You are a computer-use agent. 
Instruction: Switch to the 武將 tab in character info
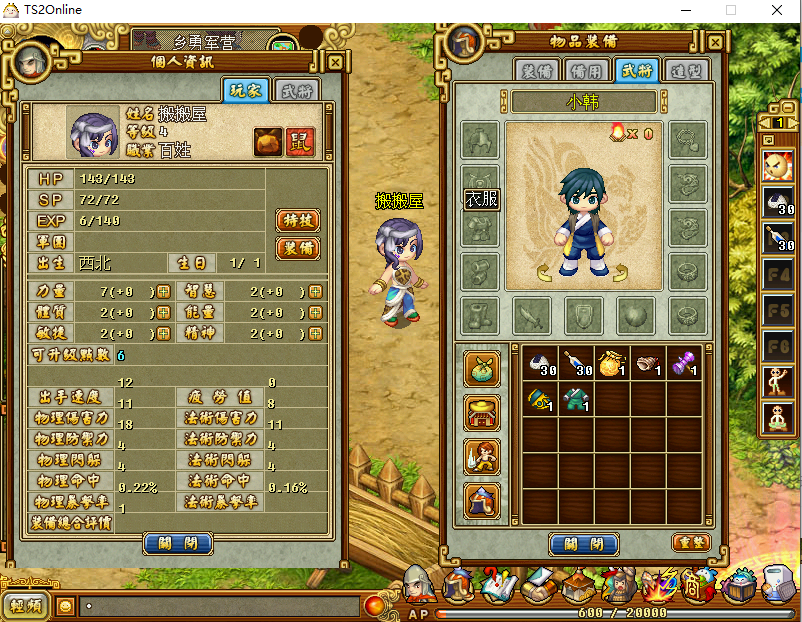coord(297,91)
